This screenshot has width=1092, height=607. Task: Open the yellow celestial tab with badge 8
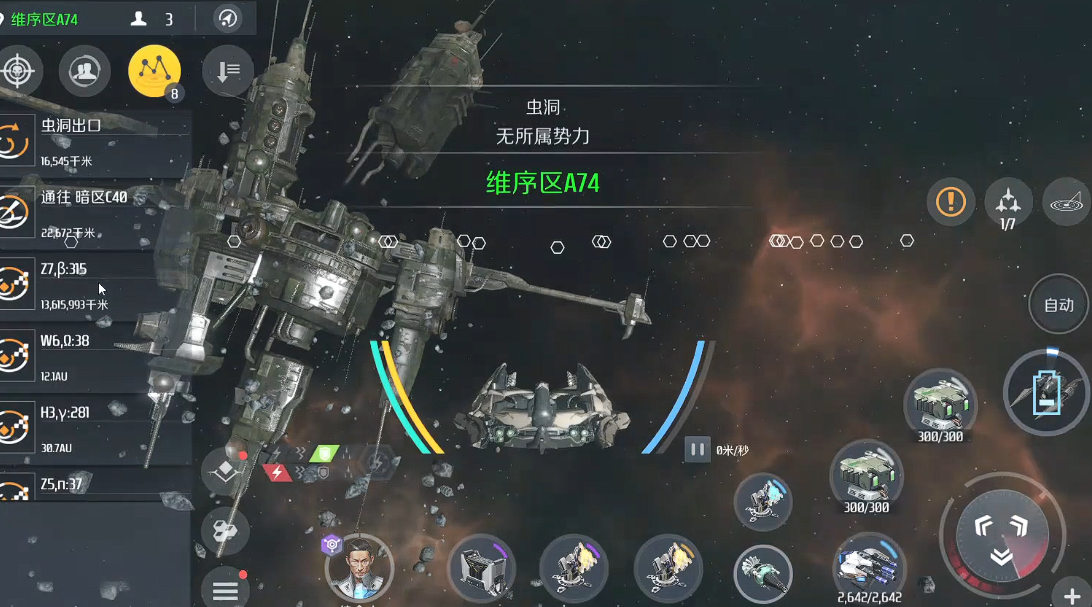point(154,71)
